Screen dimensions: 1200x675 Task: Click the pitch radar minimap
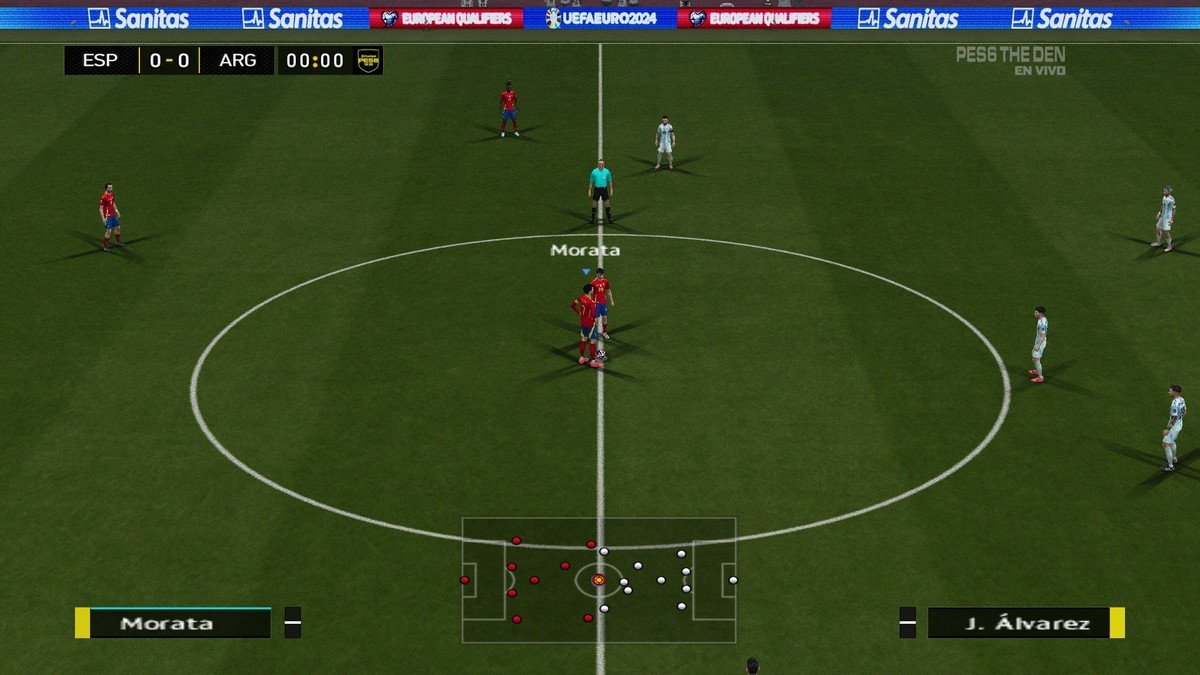click(x=598, y=580)
